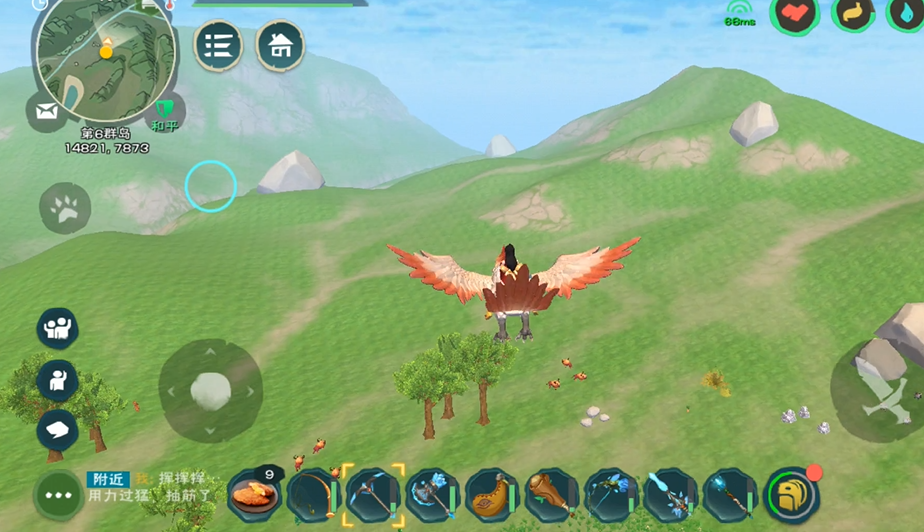Tap the red heart health icon
Viewport: 924px width, 532px height.
(794, 13)
